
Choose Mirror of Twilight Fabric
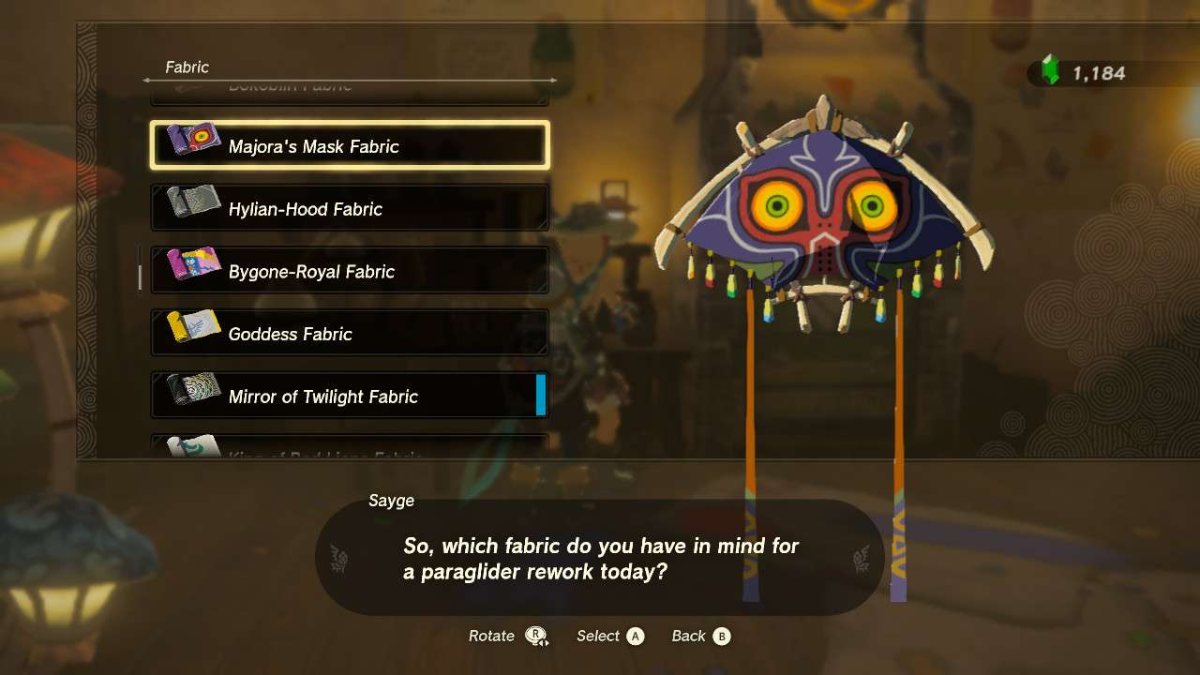coord(349,396)
